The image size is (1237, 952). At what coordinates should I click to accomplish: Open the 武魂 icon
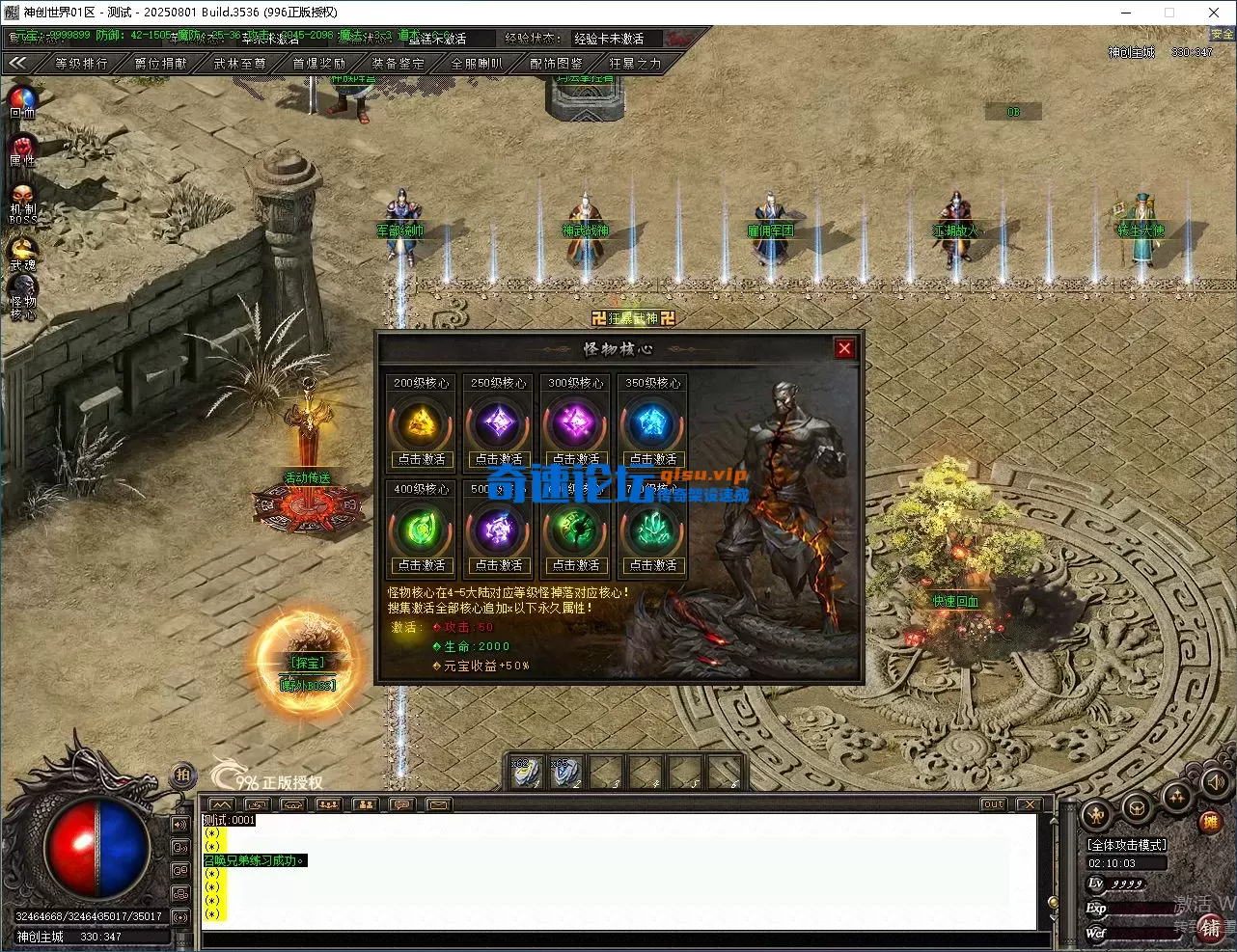(22, 251)
